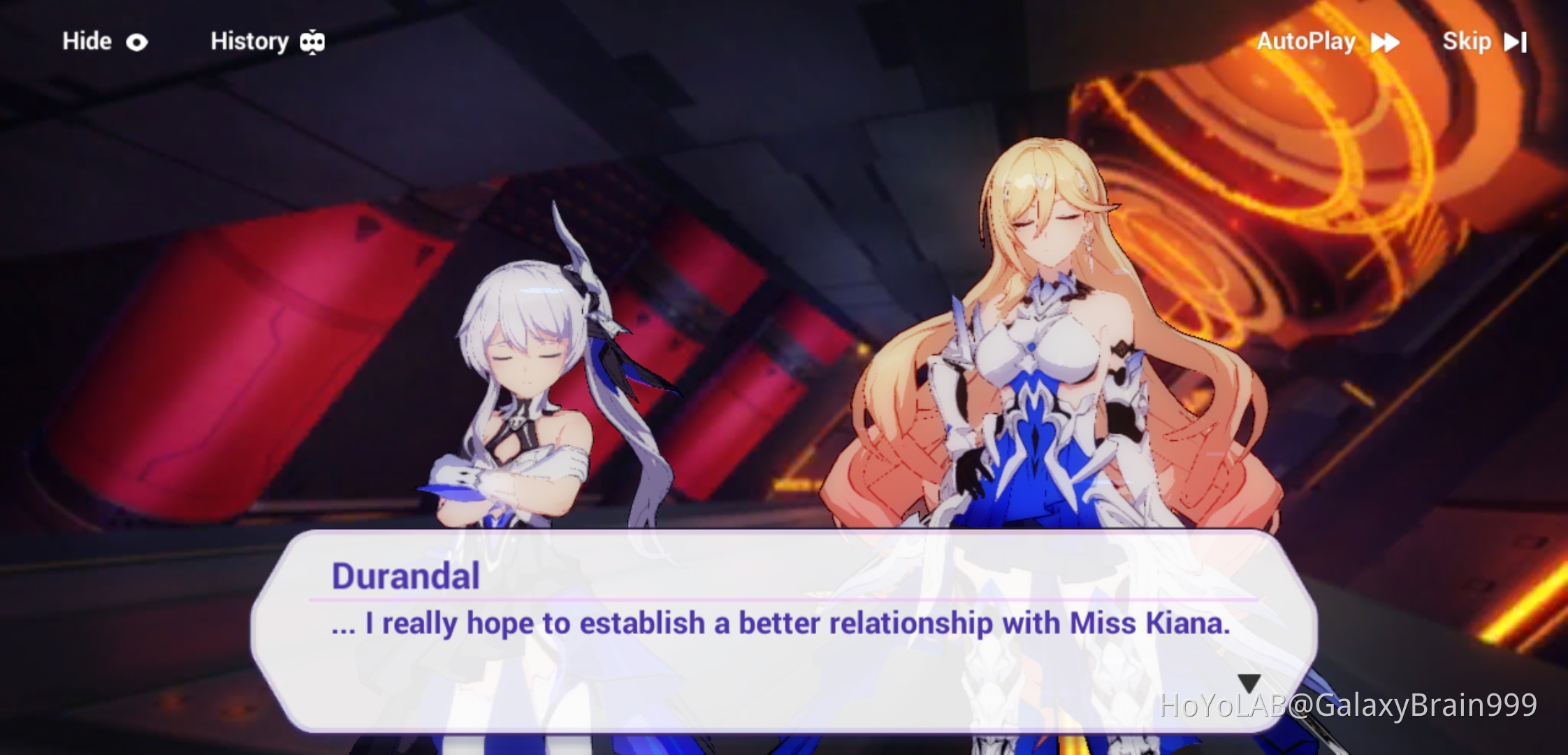The height and width of the screenshot is (755, 1568).
Task: Click the History menu label
Action: pos(250,41)
